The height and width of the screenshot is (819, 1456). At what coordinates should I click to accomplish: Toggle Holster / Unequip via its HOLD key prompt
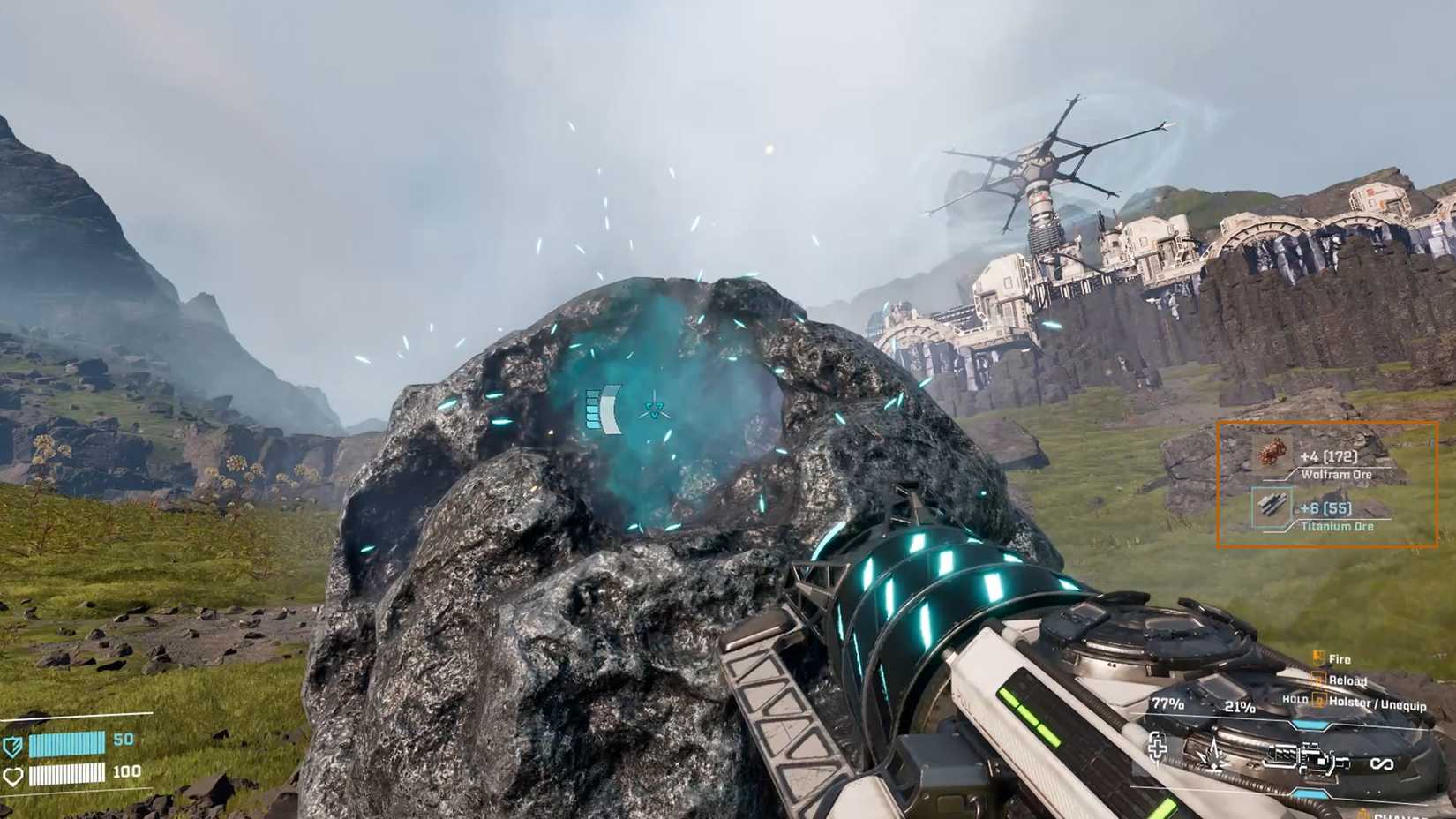point(1320,699)
